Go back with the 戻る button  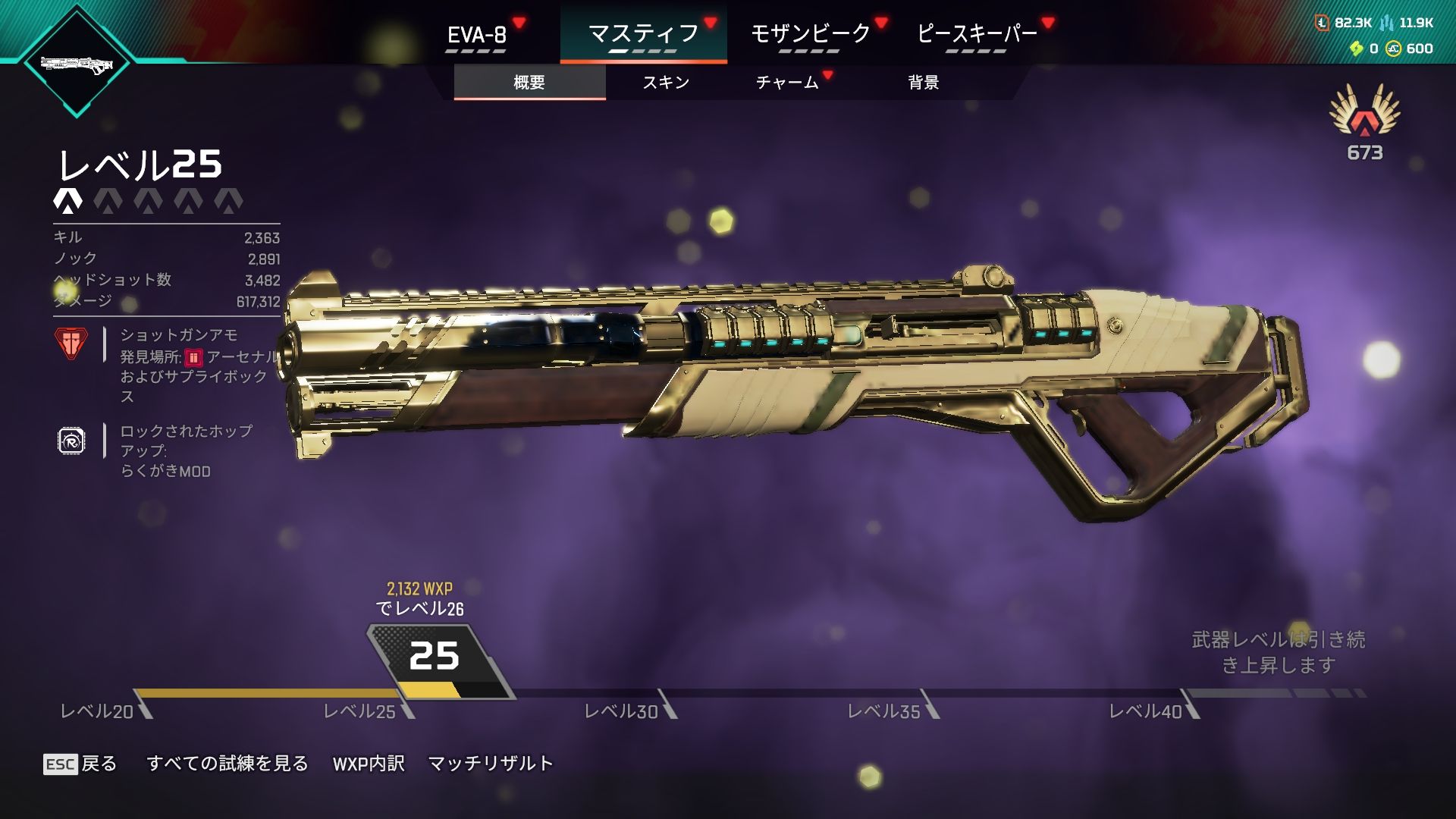coord(80,764)
